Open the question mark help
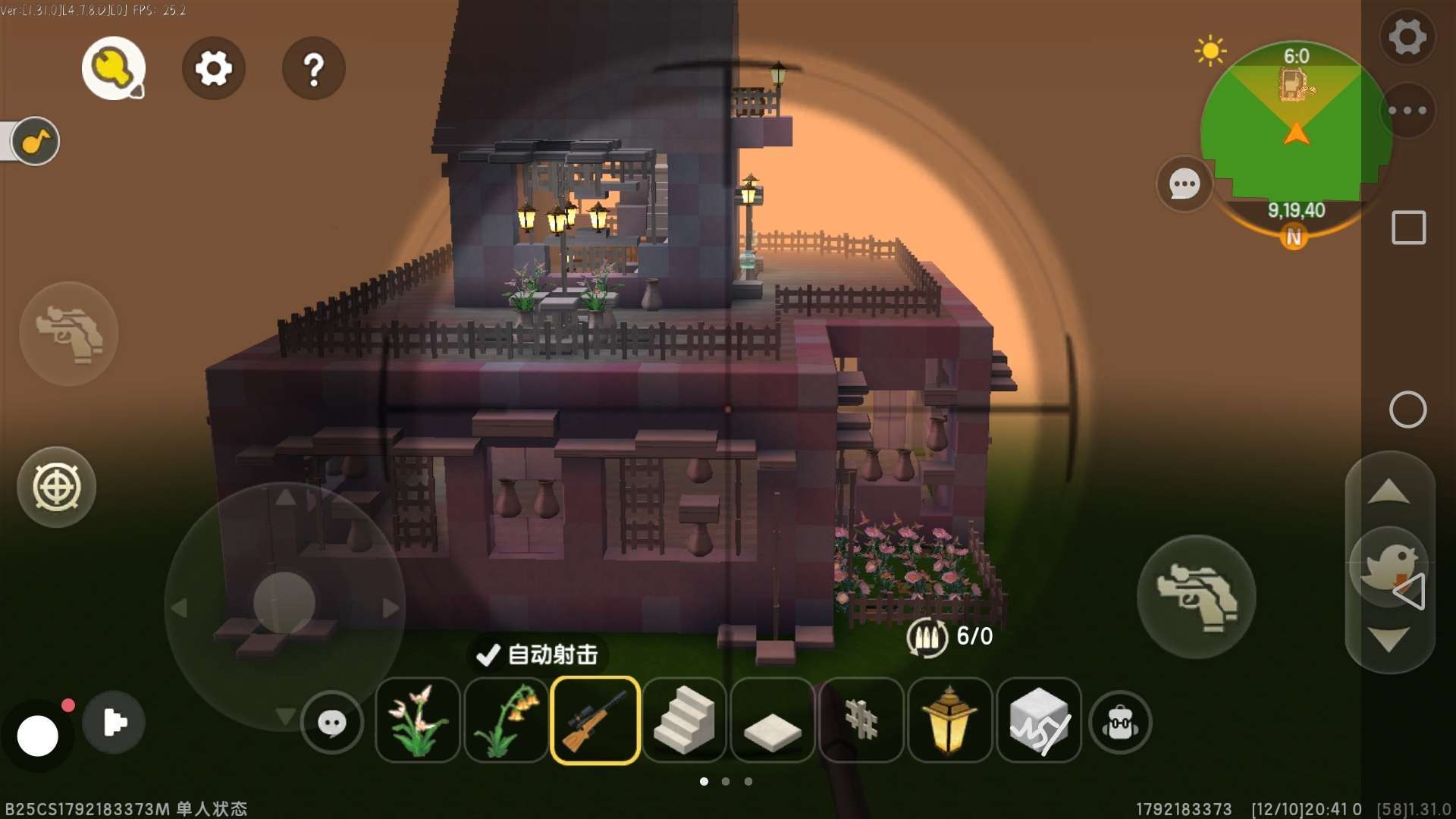 pos(313,69)
